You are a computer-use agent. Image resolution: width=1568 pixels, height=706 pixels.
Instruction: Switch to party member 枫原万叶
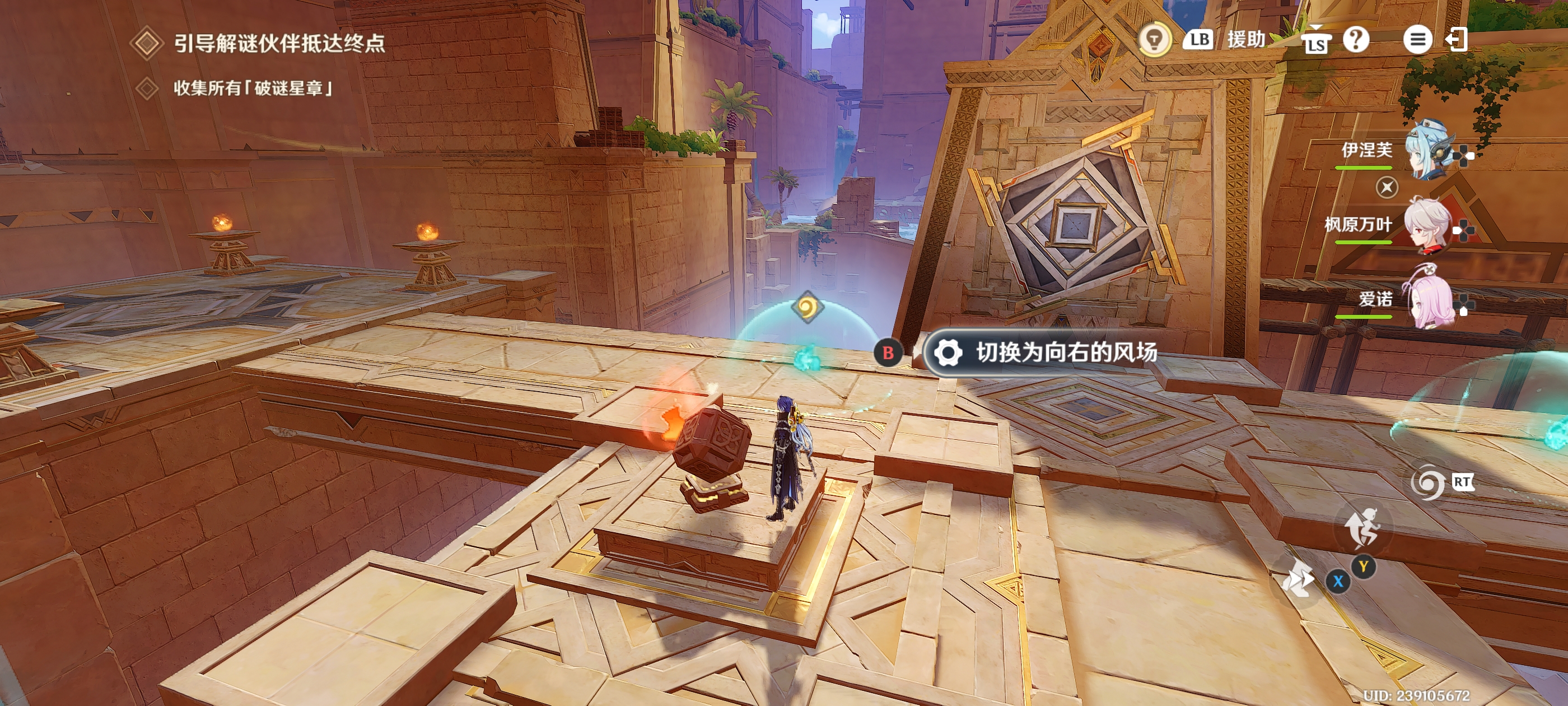(x=1426, y=225)
